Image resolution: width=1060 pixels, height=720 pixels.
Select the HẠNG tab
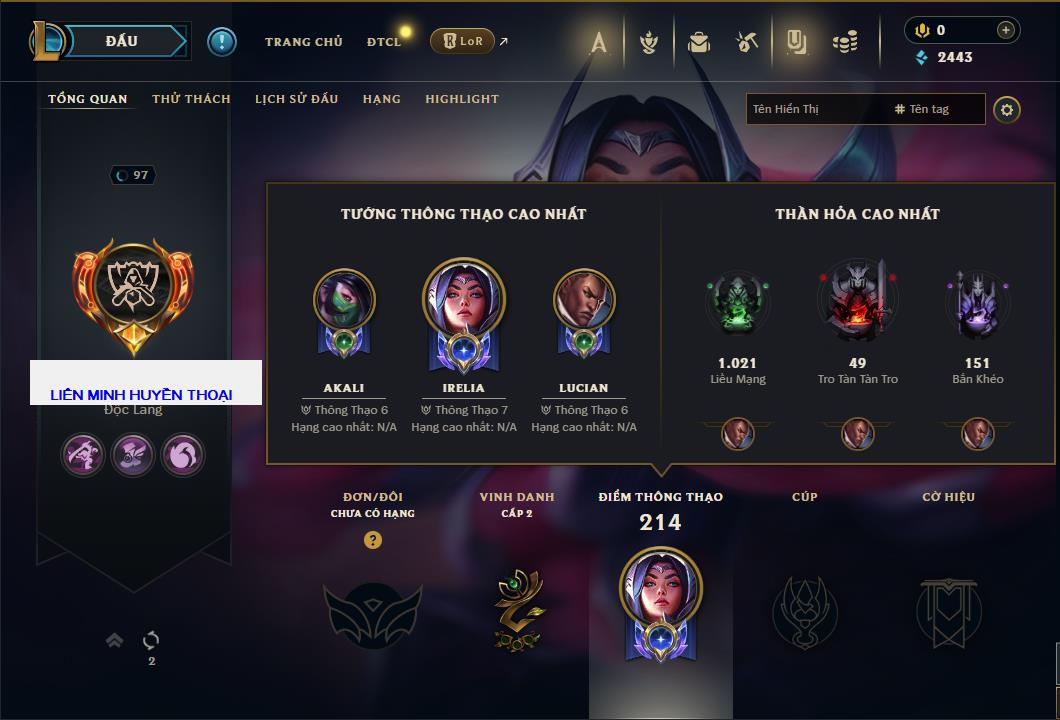coord(381,99)
